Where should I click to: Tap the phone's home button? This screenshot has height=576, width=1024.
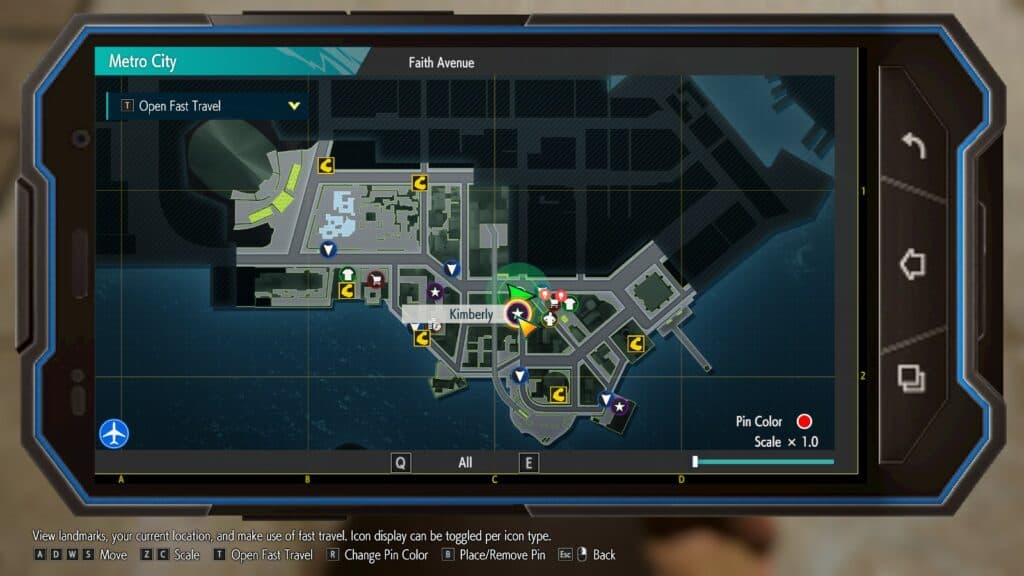[x=912, y=264]
